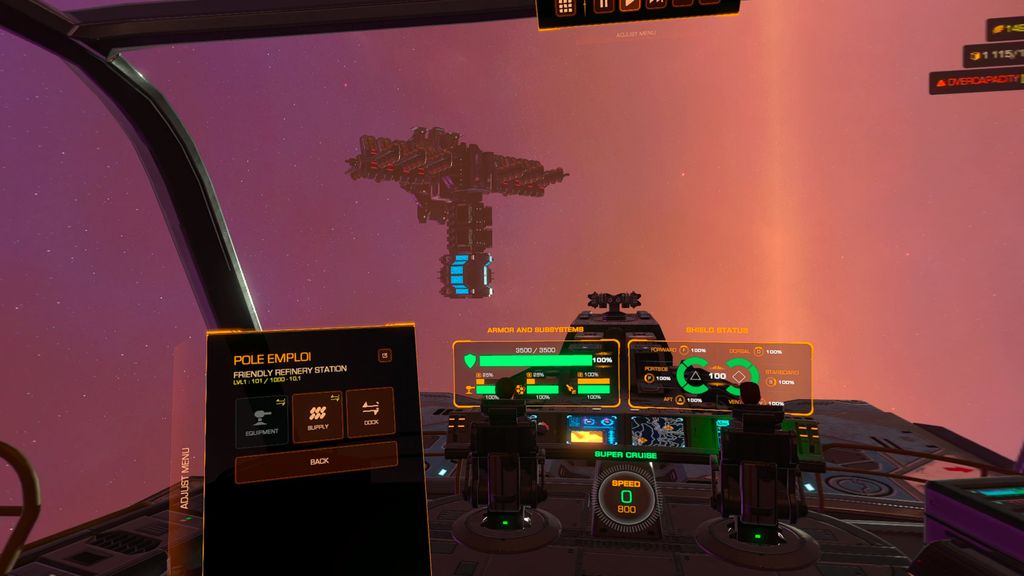Choose Dock at the refinery station

[x=371, y=412]
